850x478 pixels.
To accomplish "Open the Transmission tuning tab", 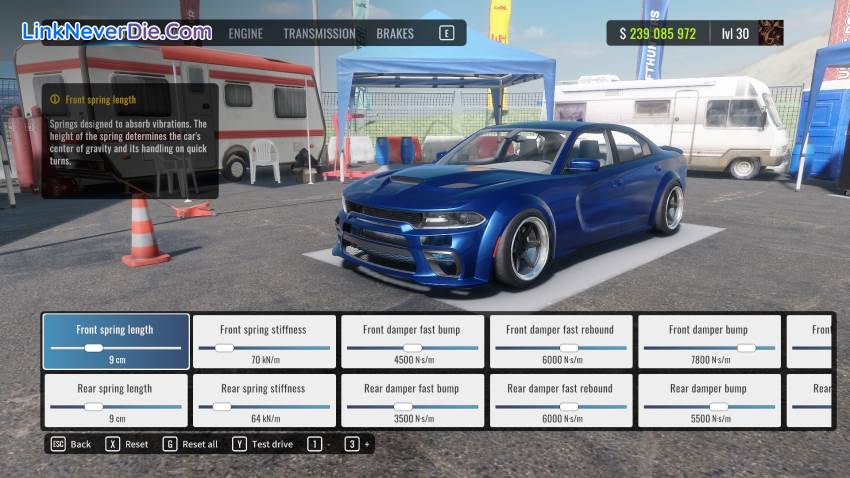I will [x=319, y=33].
